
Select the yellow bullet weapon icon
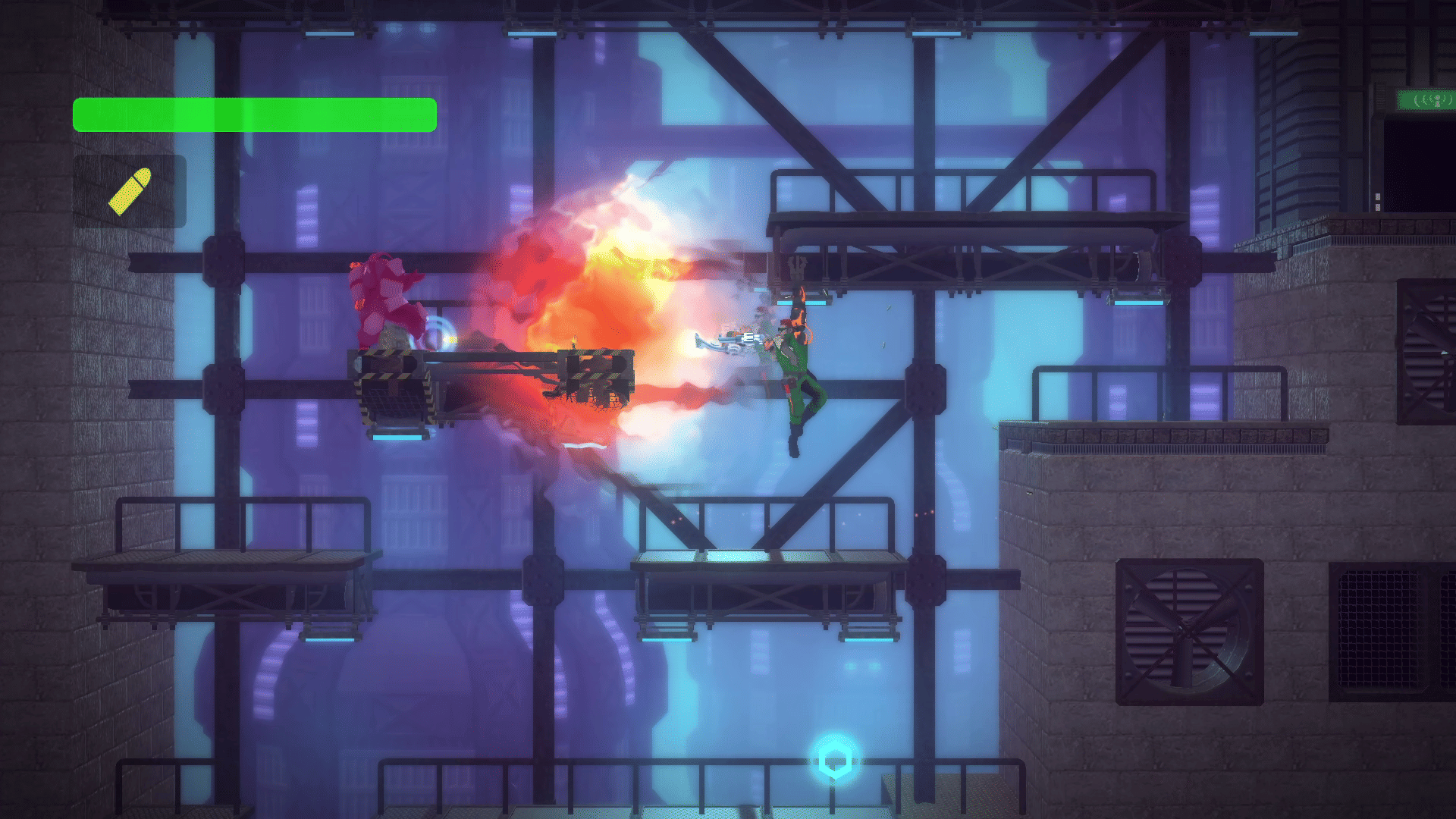pos(130,191)
